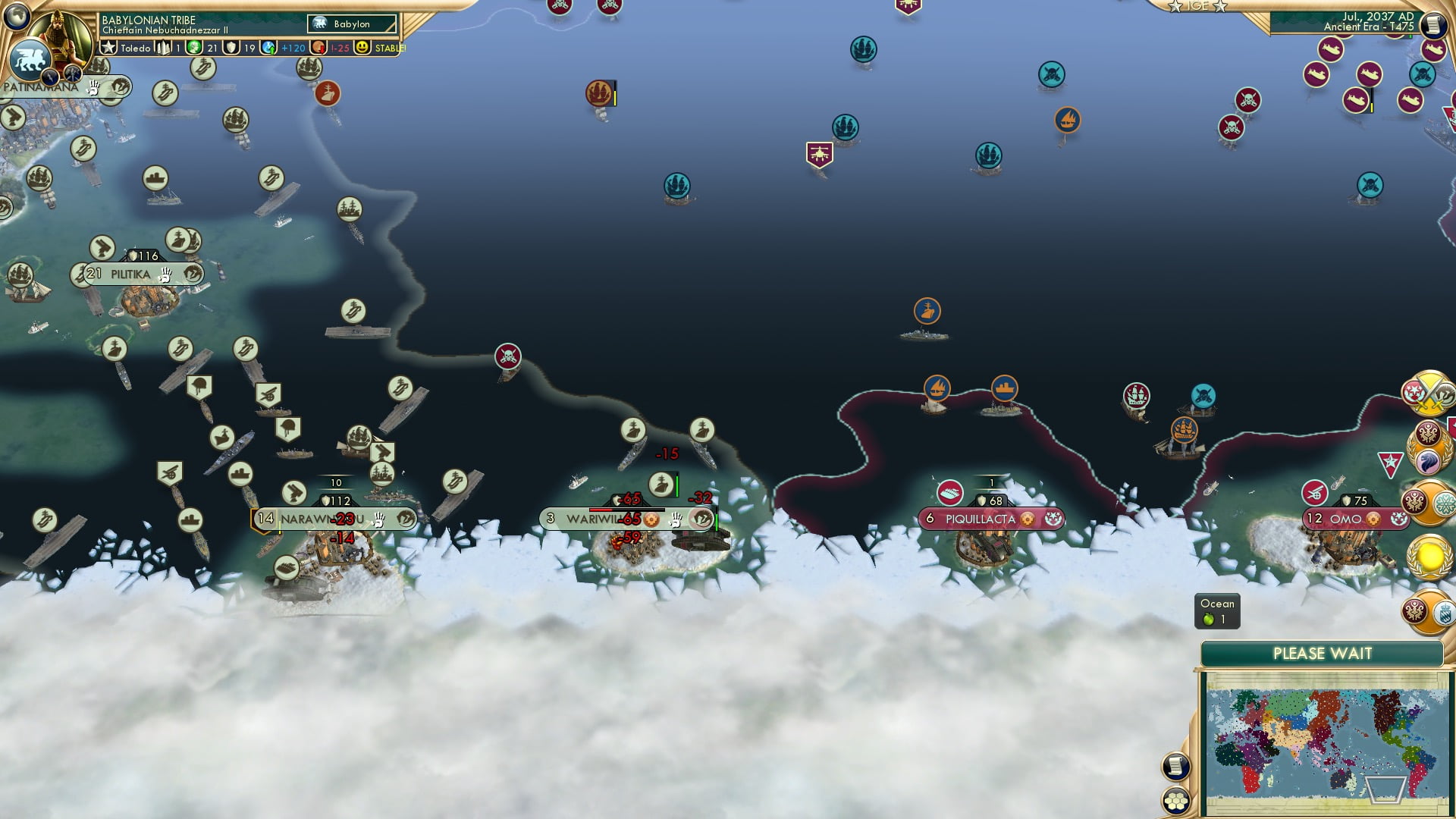
Task: Click the star toggle right of IGE
Action: [x=1219, y=7]
